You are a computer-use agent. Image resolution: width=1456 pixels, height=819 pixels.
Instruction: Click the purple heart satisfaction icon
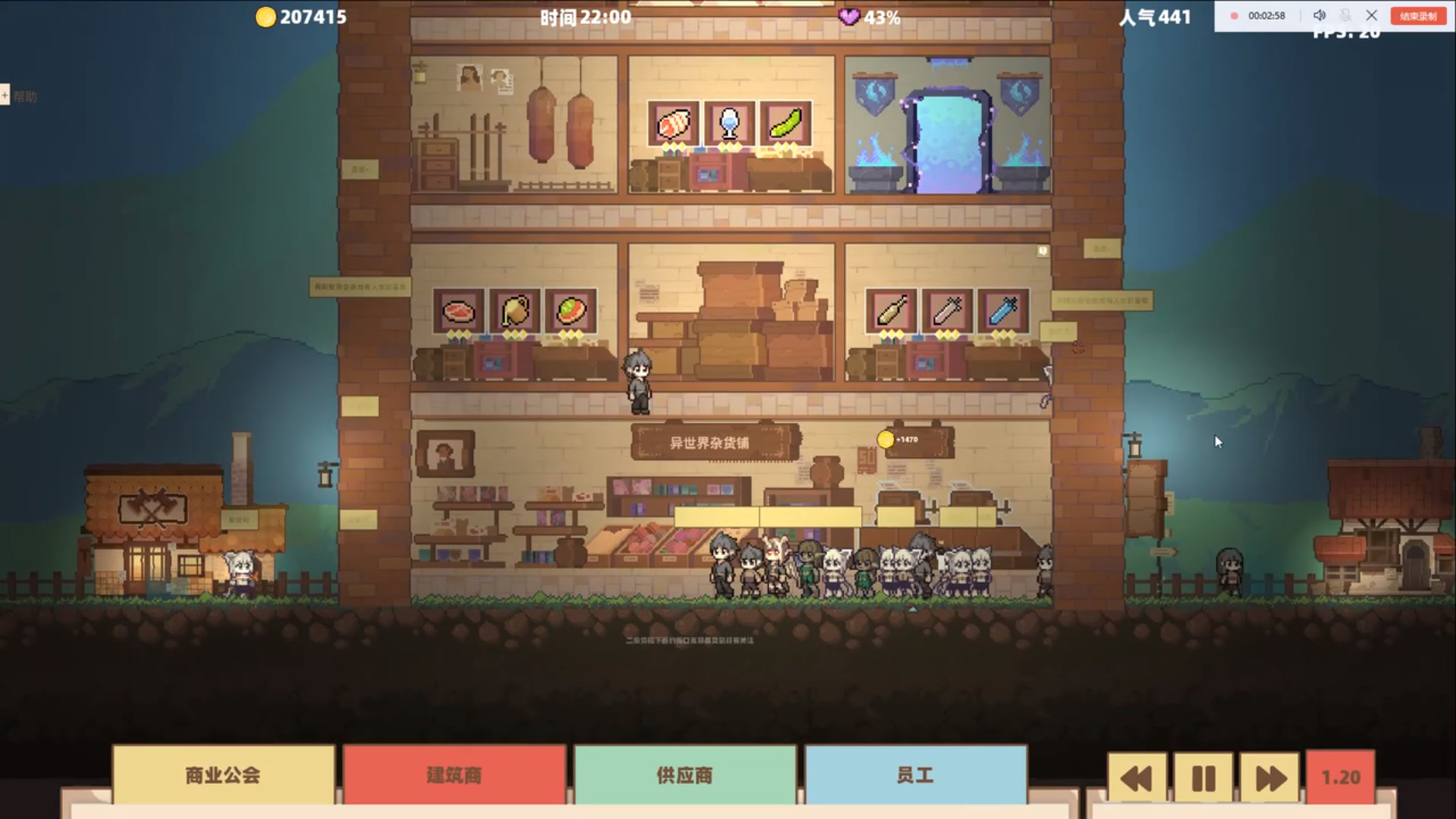pyautogui.click(x=851, y=15)
